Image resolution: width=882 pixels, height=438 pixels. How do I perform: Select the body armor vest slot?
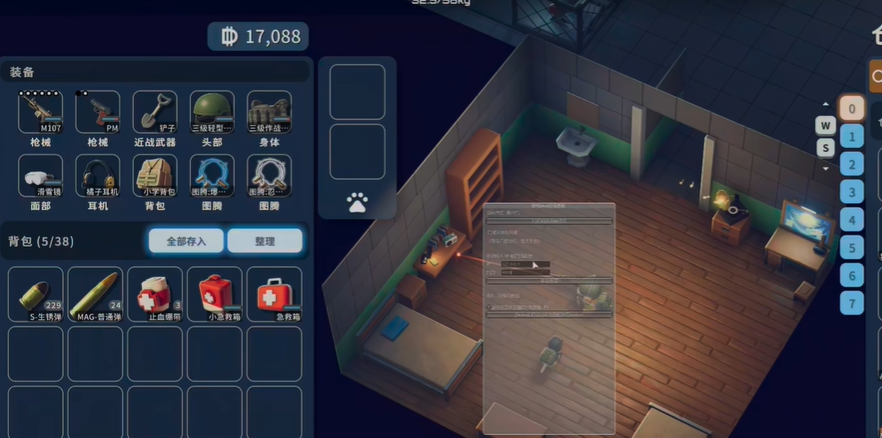[269, 112]
